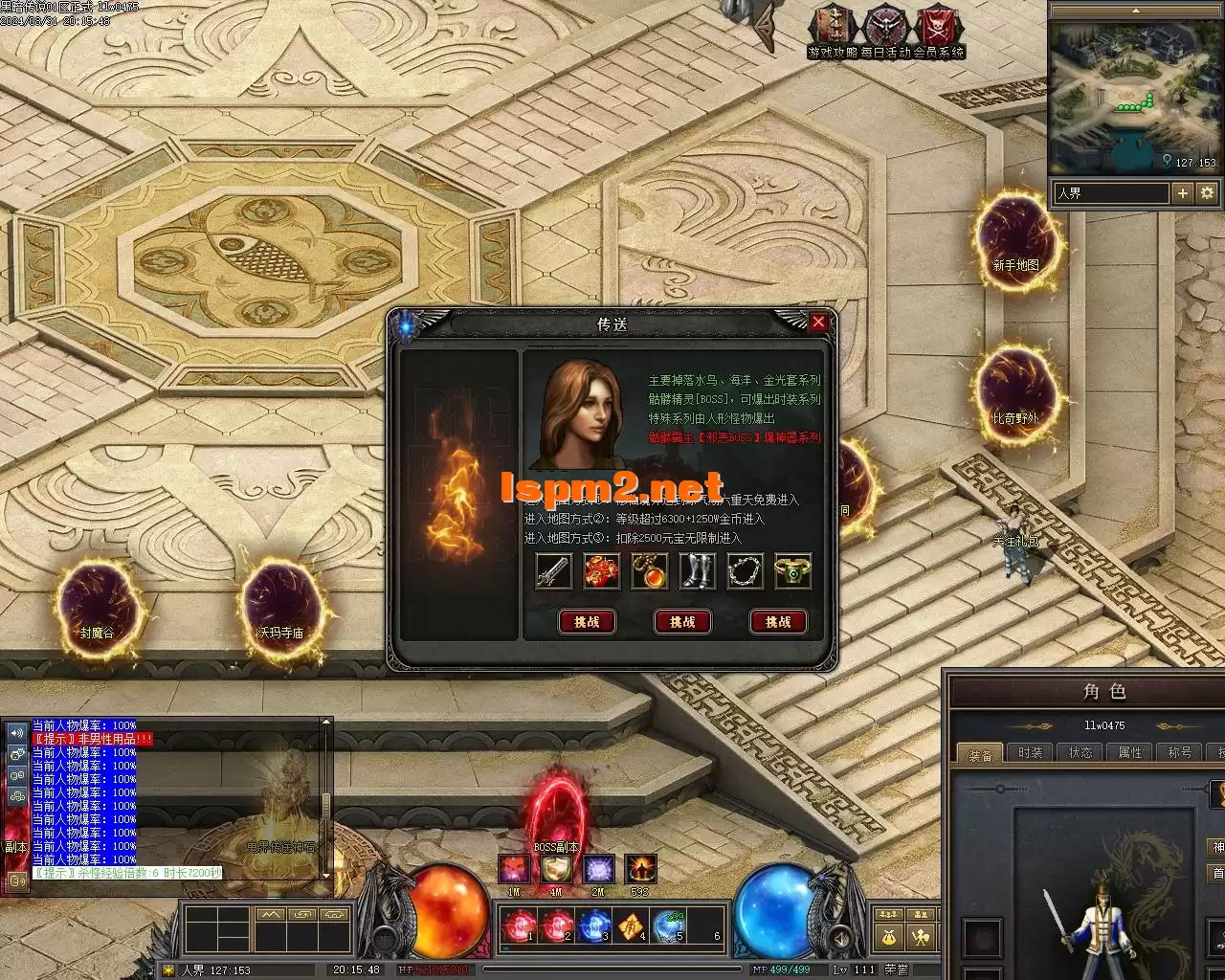Click the plus button beside 人界
1225x980 pixels.
click(x=1183, y=193)
